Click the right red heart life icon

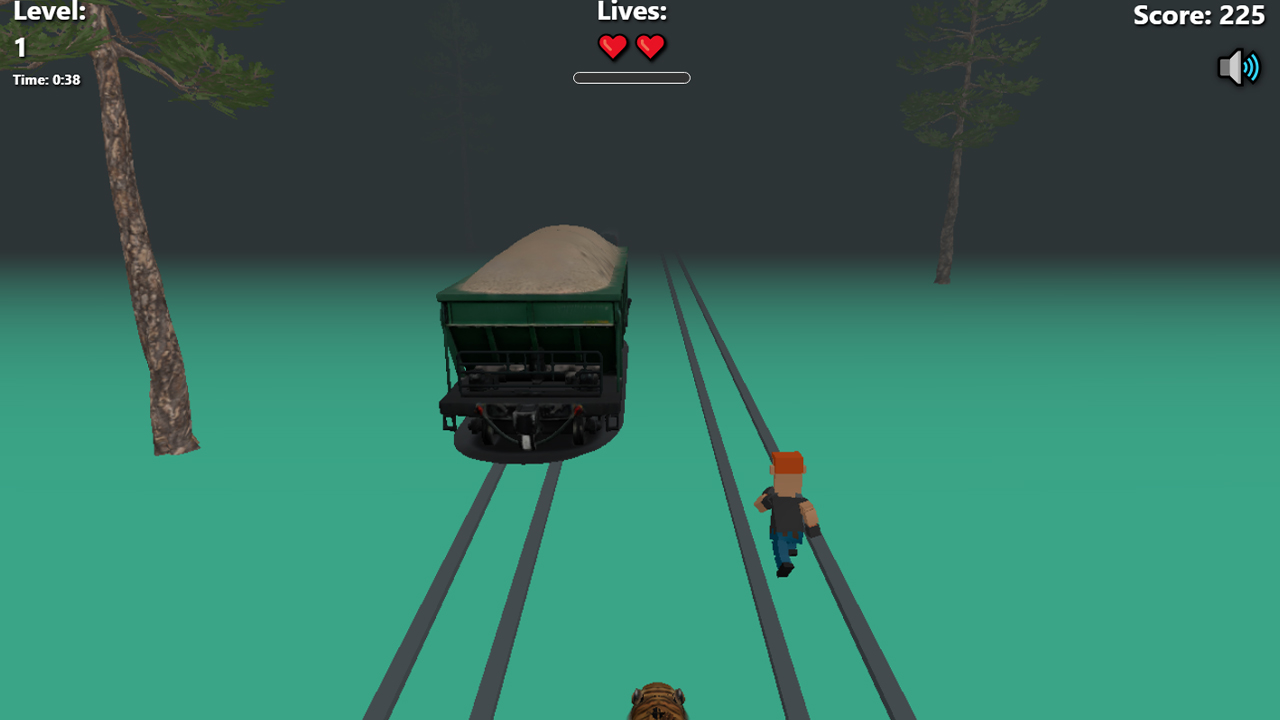tap(651, 46)
